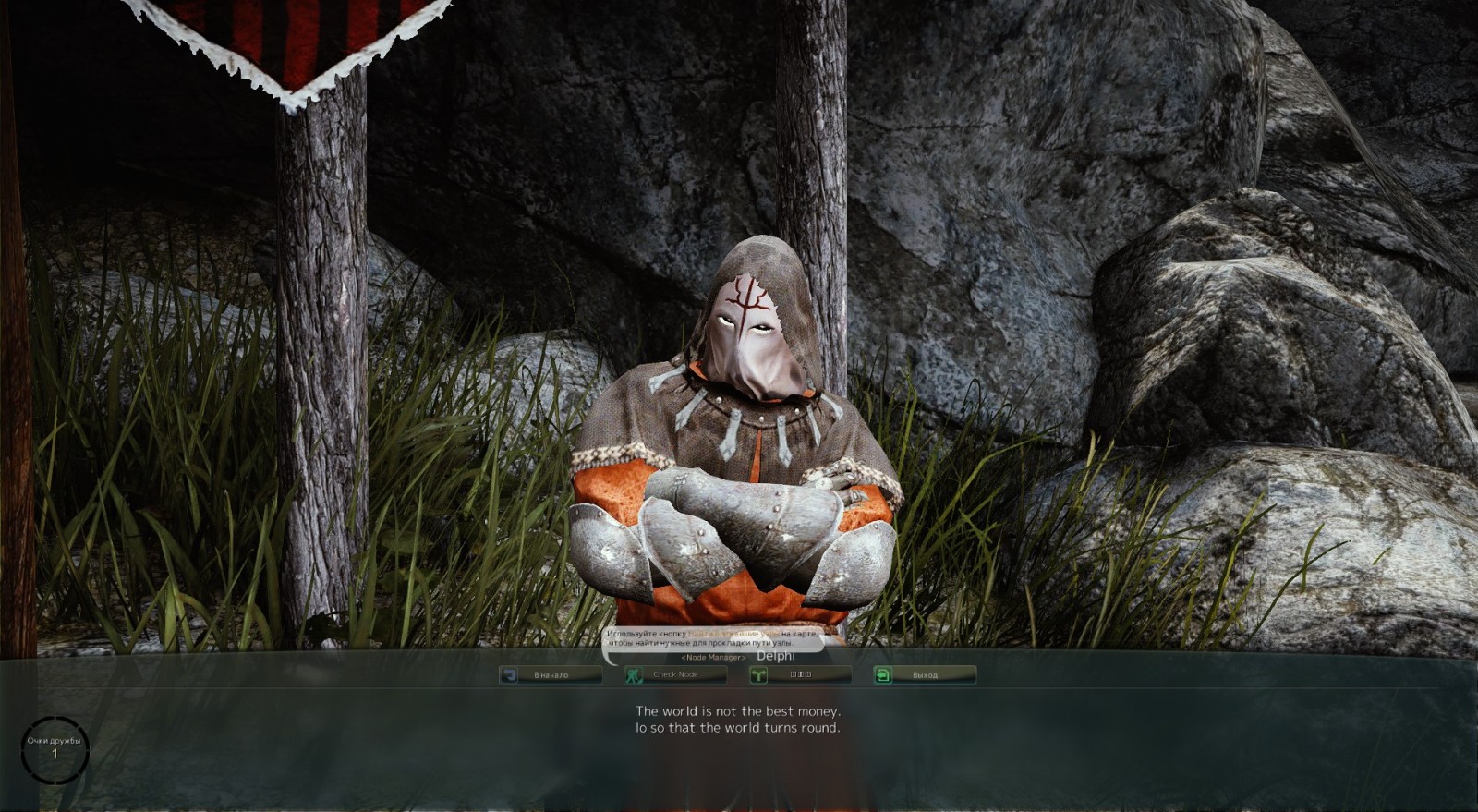Select the Check Node option
The image size is (1478, 812).
[675, 675]
